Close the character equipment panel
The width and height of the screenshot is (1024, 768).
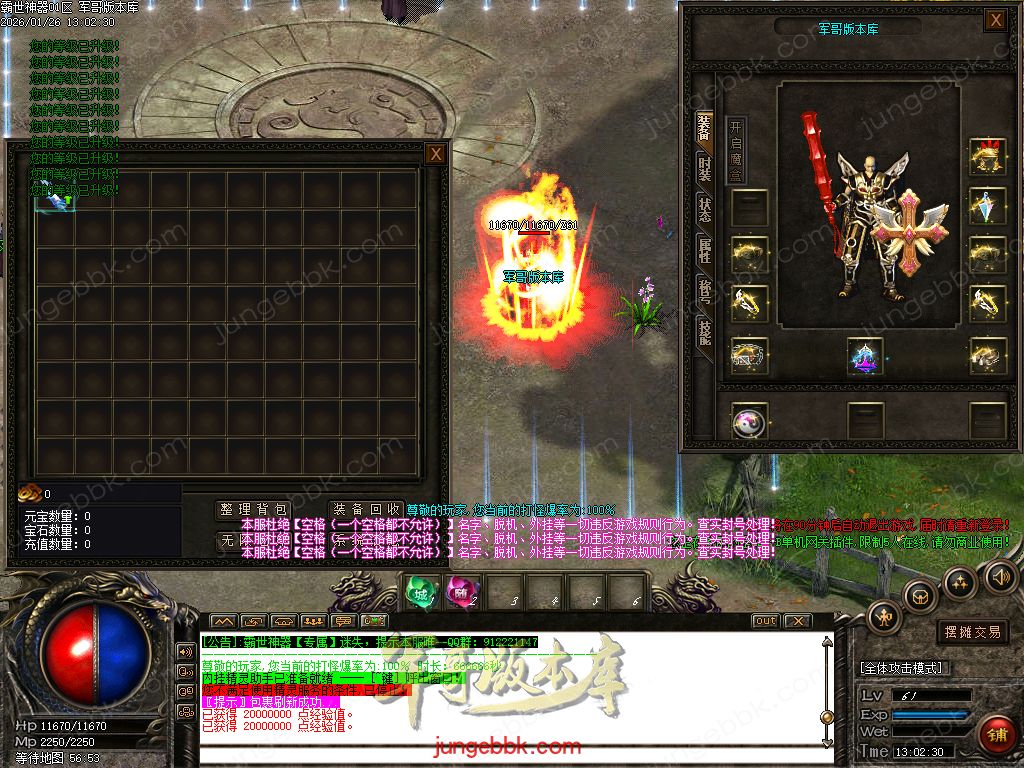point(995,20)
